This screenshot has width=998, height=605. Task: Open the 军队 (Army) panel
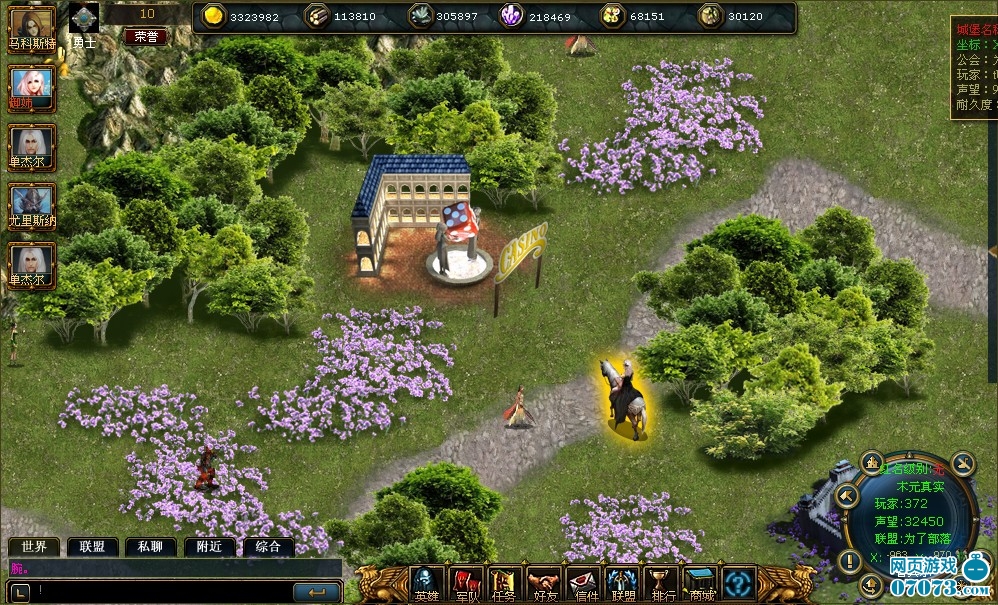466,584
